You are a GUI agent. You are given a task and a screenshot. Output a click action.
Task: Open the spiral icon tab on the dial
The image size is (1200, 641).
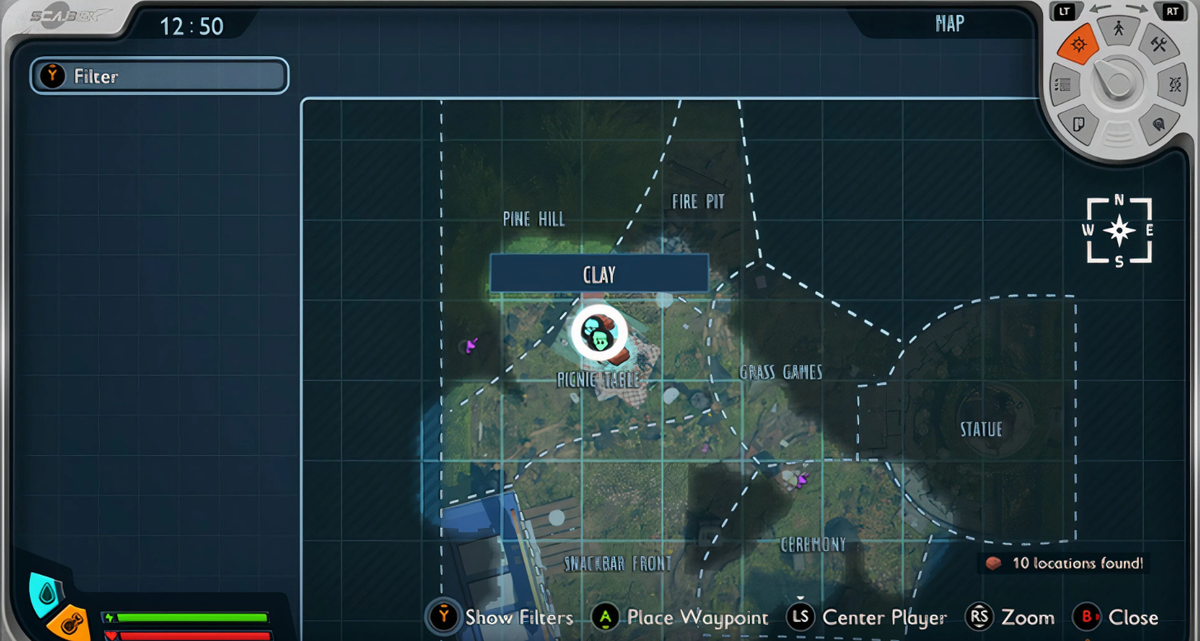click(1157, 124)
